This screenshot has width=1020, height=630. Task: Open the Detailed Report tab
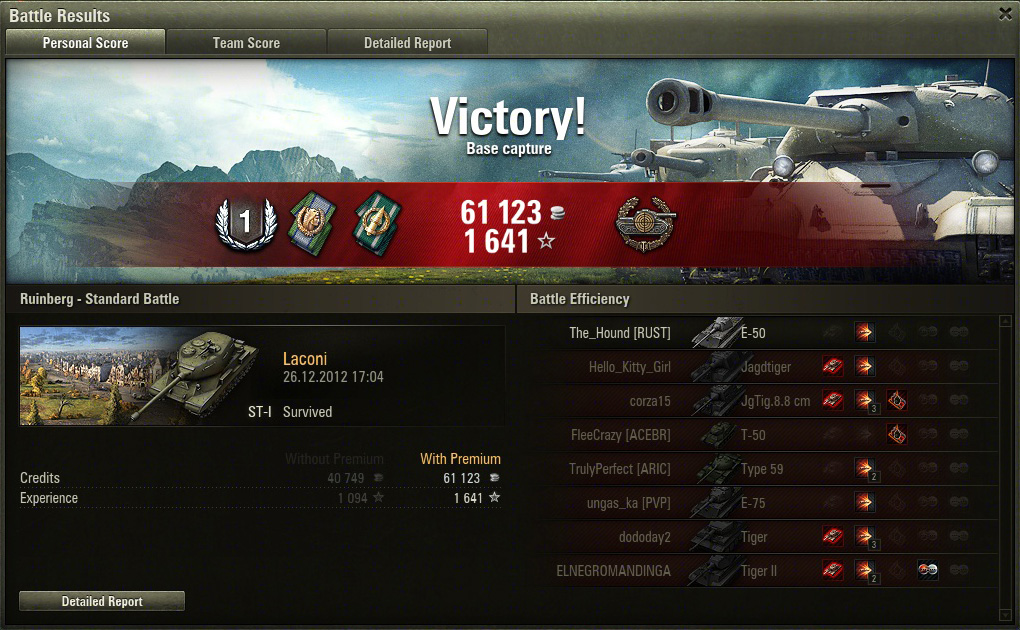407,43
